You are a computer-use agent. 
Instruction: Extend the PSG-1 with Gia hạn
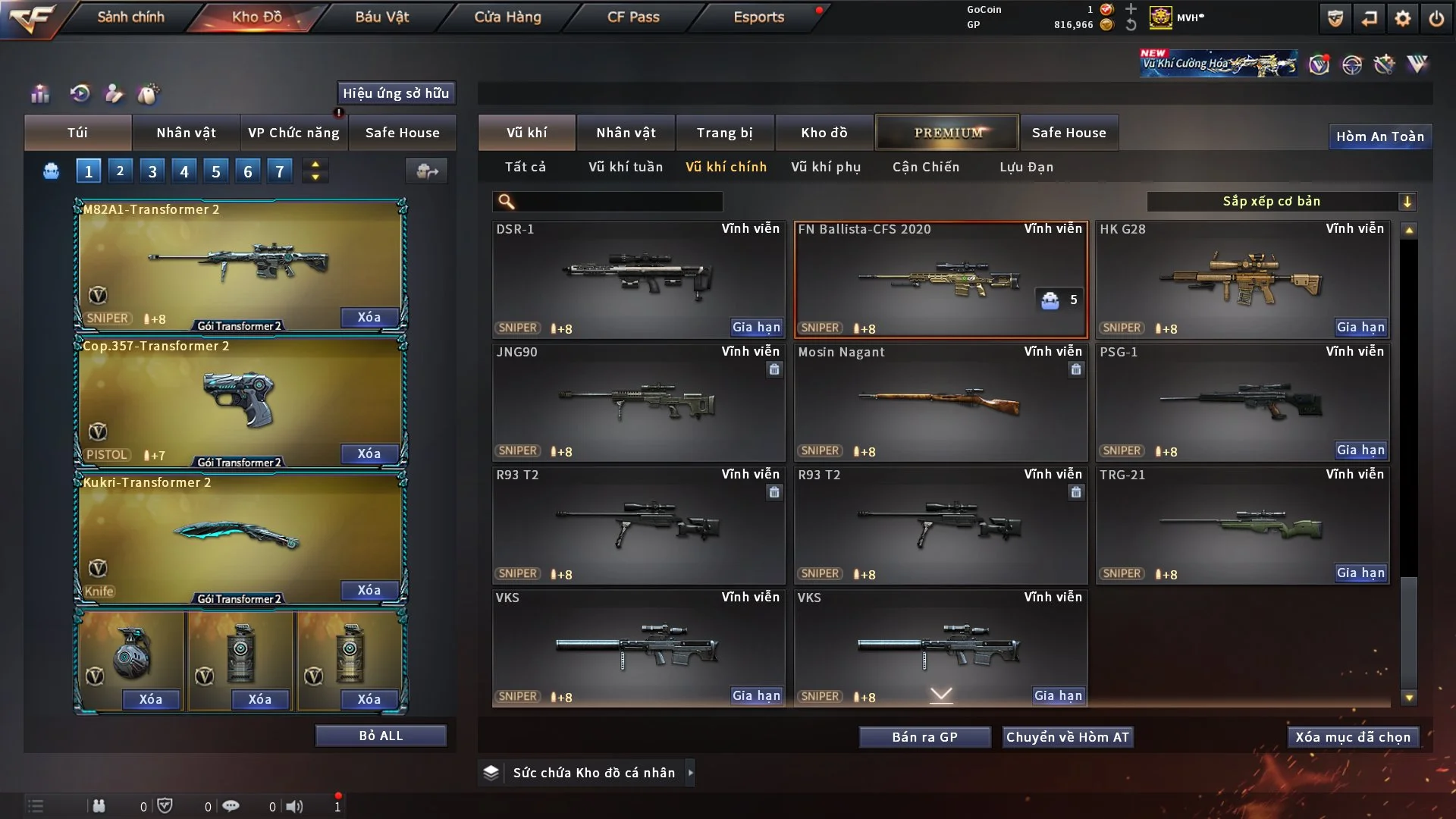[x=1360, y=450]
